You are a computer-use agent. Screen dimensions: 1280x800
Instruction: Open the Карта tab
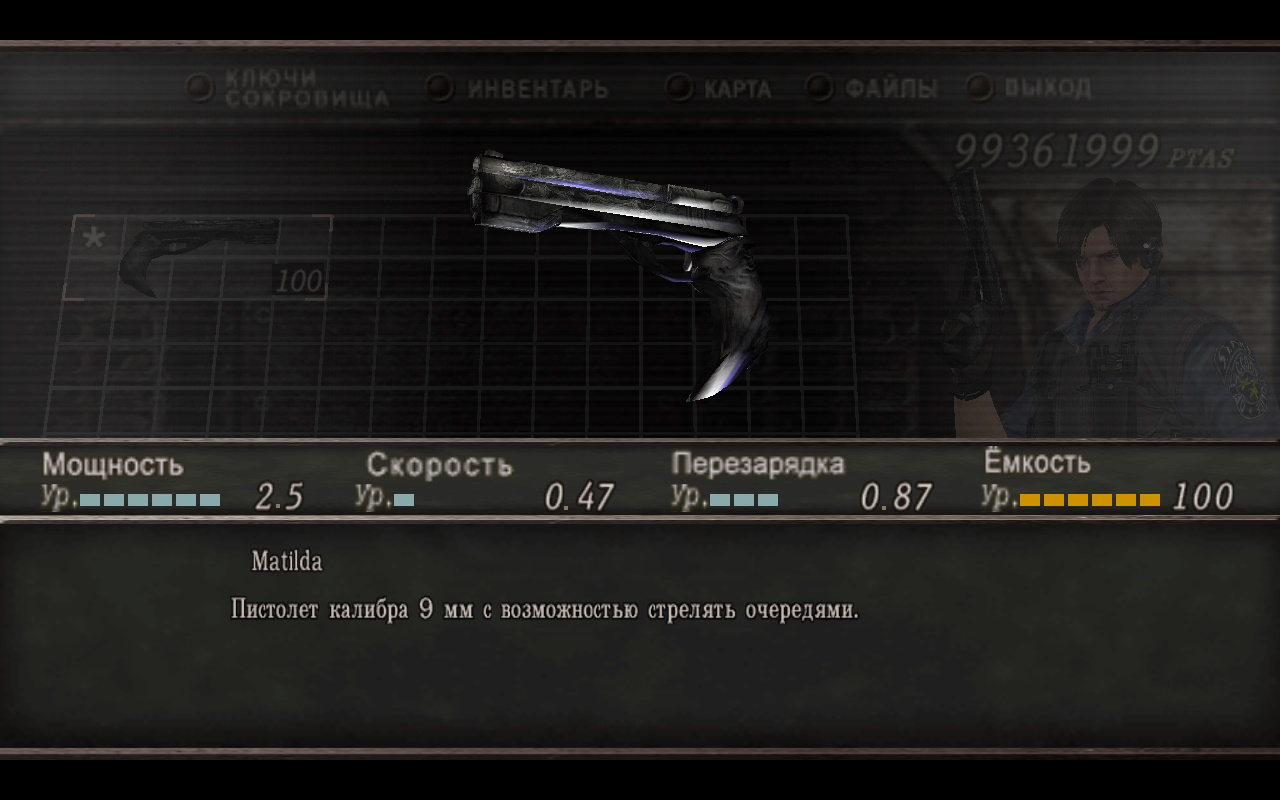pyautogui.click(x=736, y=89)
